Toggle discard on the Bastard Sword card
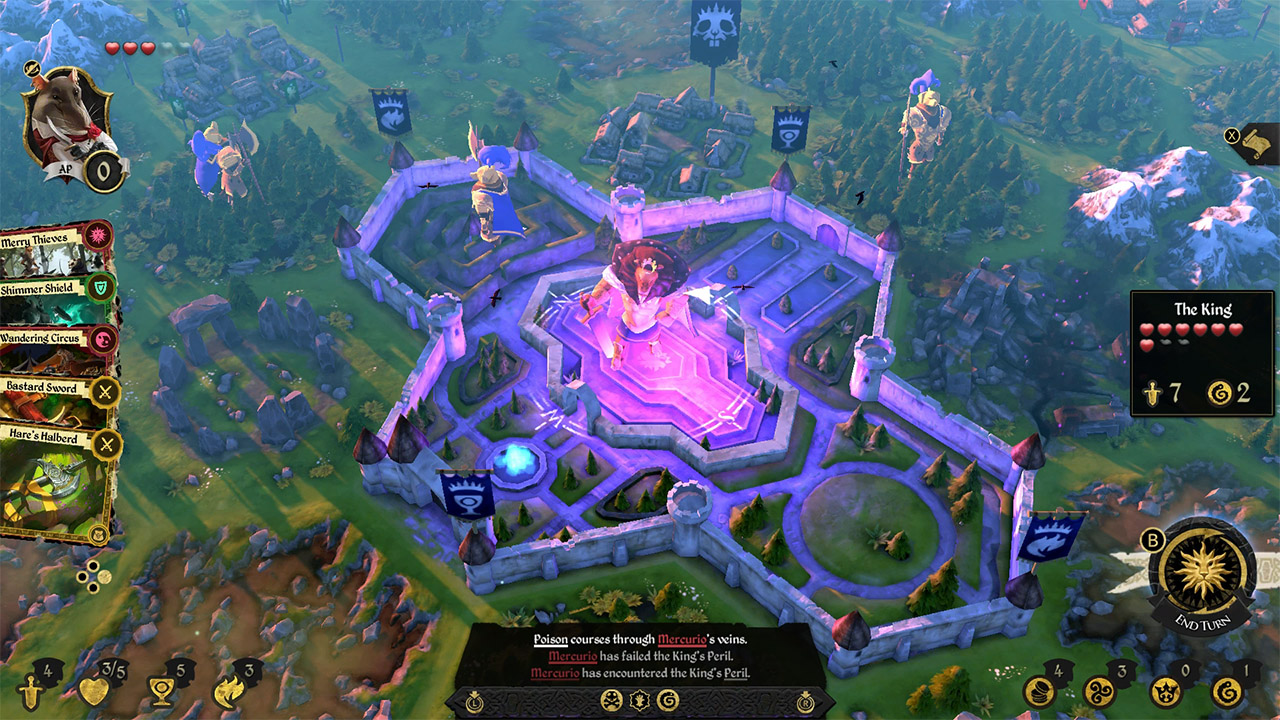 103,391
